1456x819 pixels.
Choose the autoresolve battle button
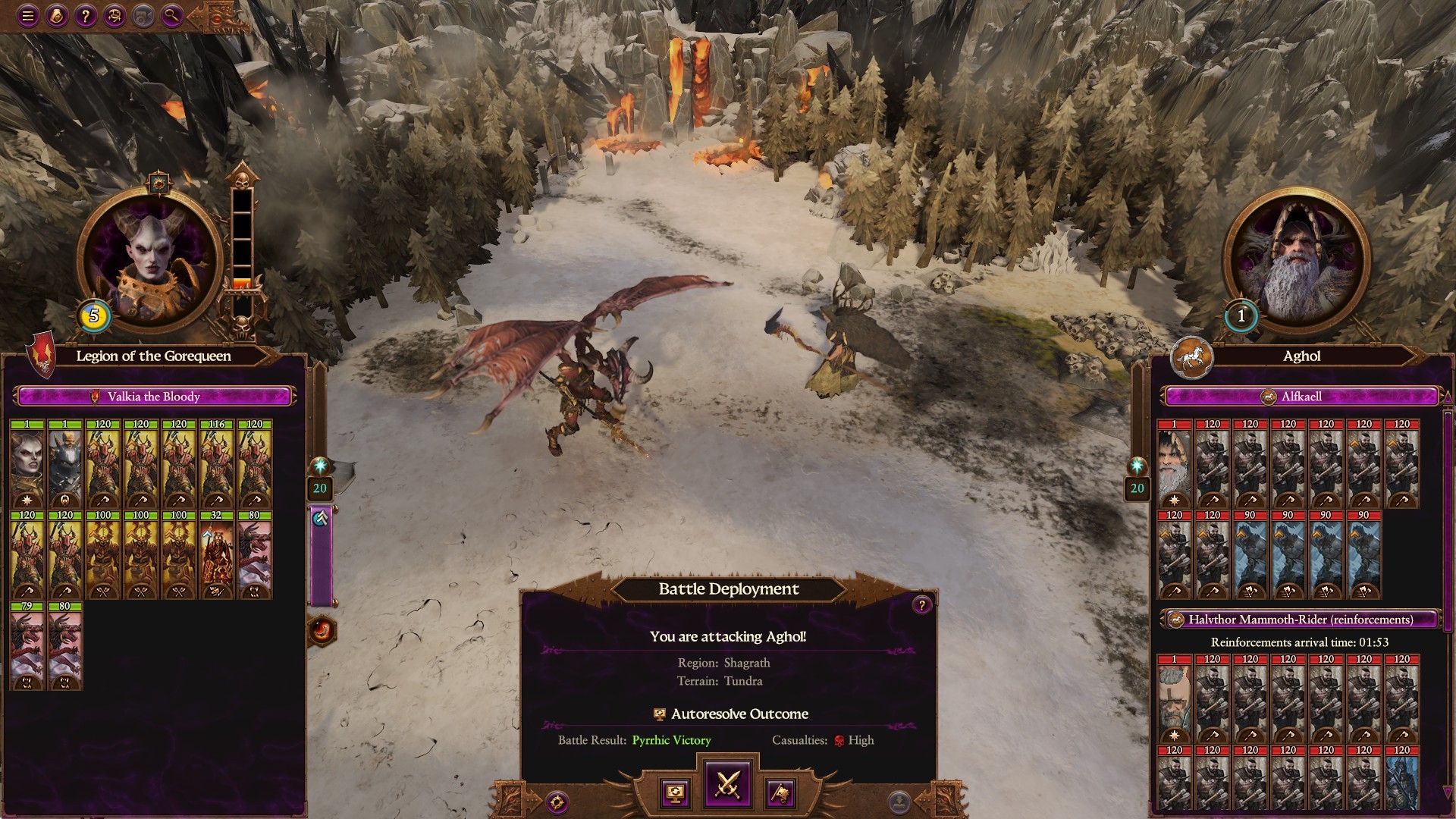click(x=675, y=793)
